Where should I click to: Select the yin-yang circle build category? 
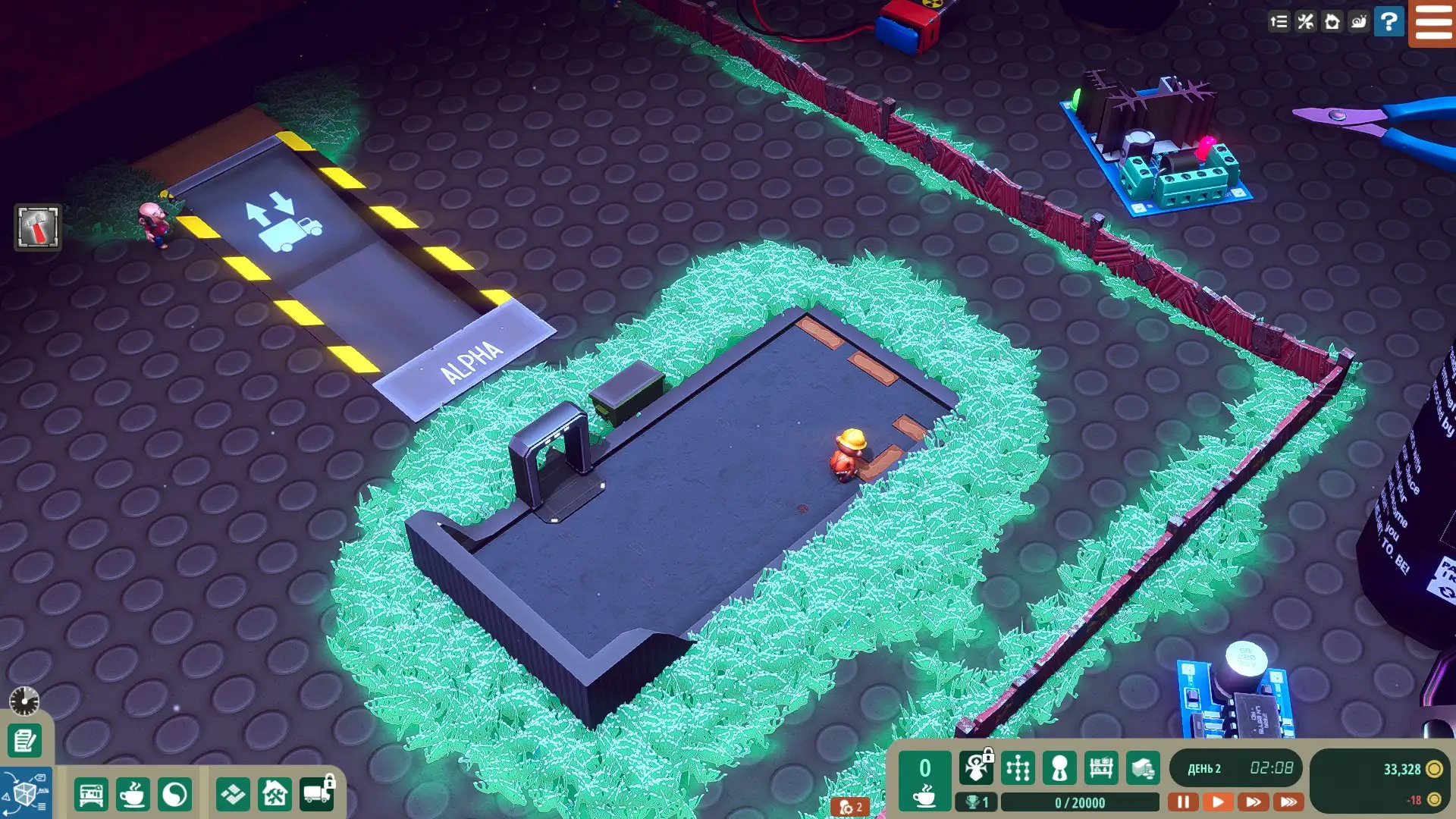(x=174, y=795)
